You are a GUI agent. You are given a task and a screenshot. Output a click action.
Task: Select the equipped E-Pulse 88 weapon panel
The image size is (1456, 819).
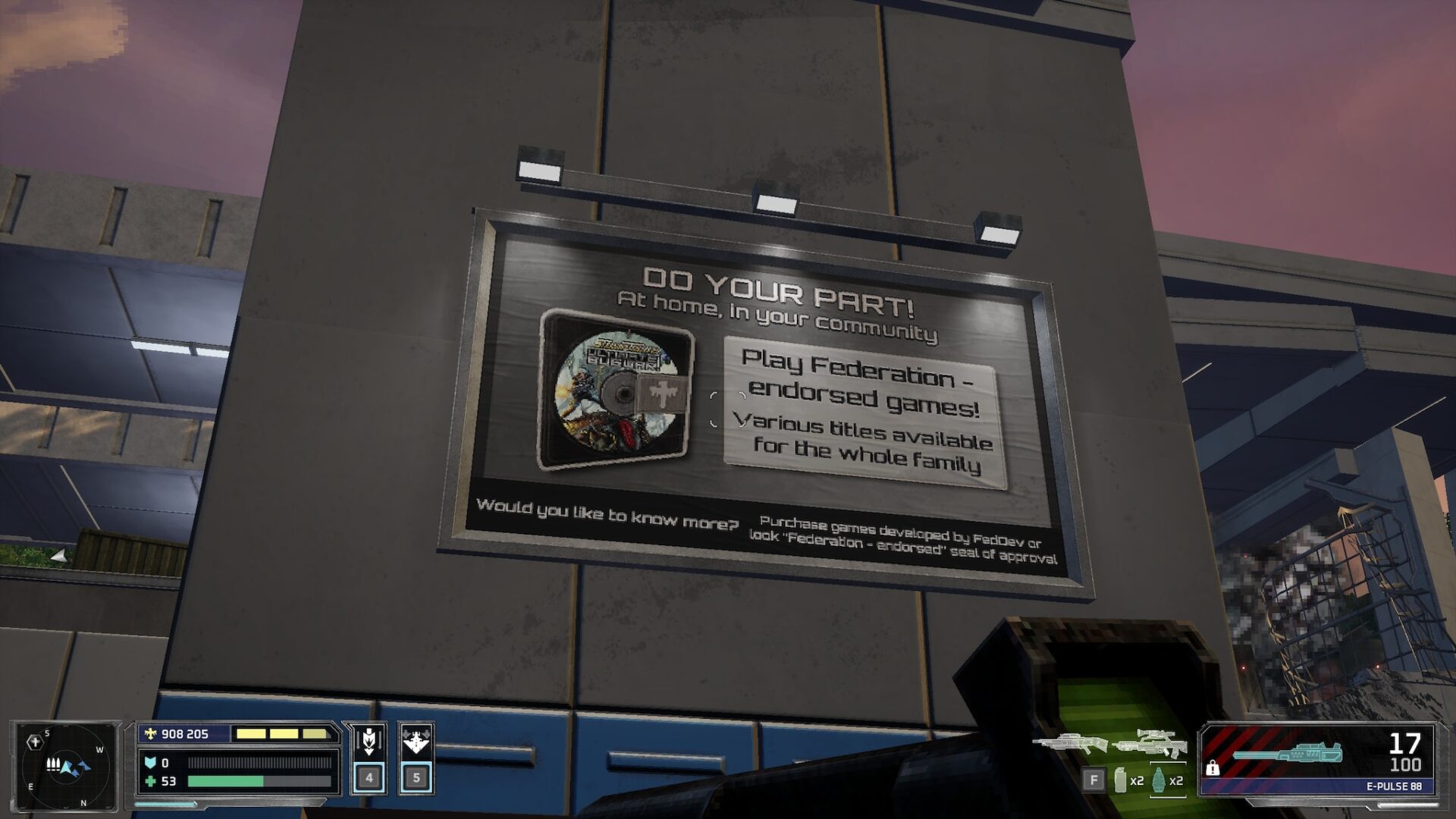(x=1318, y=758)
